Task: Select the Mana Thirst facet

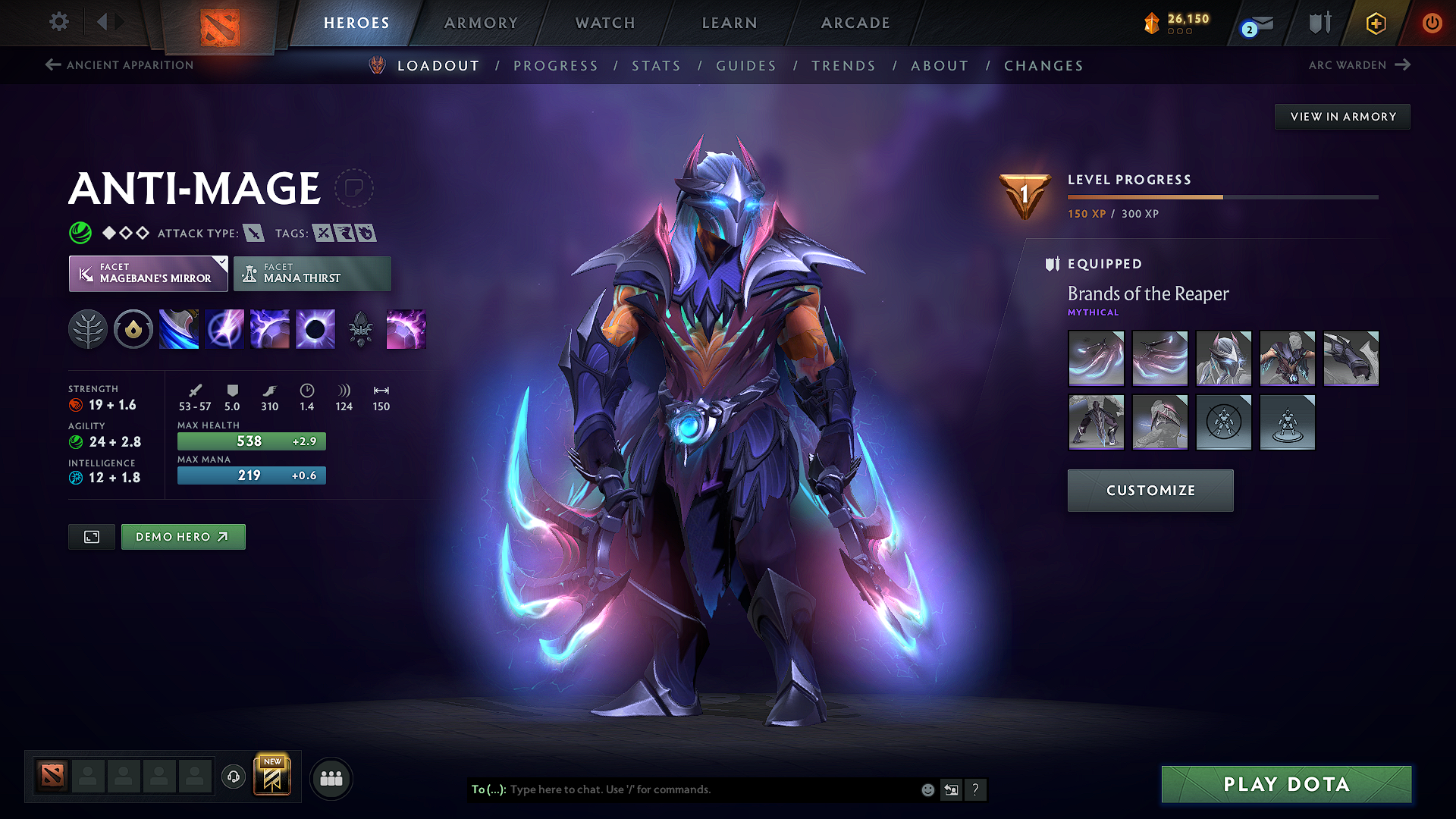Action: click(x=312, y=273)
